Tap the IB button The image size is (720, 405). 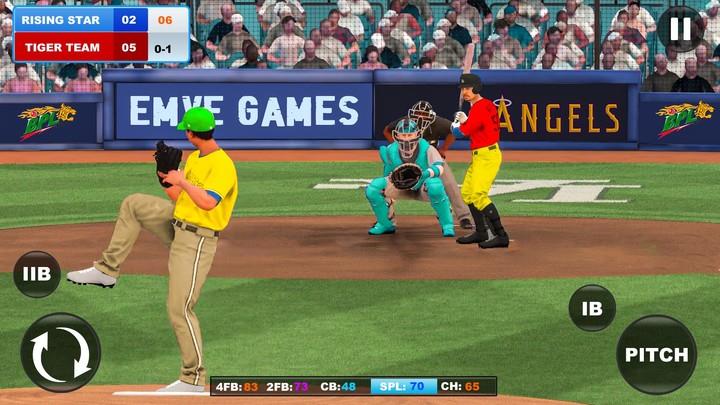coord(592,308)
